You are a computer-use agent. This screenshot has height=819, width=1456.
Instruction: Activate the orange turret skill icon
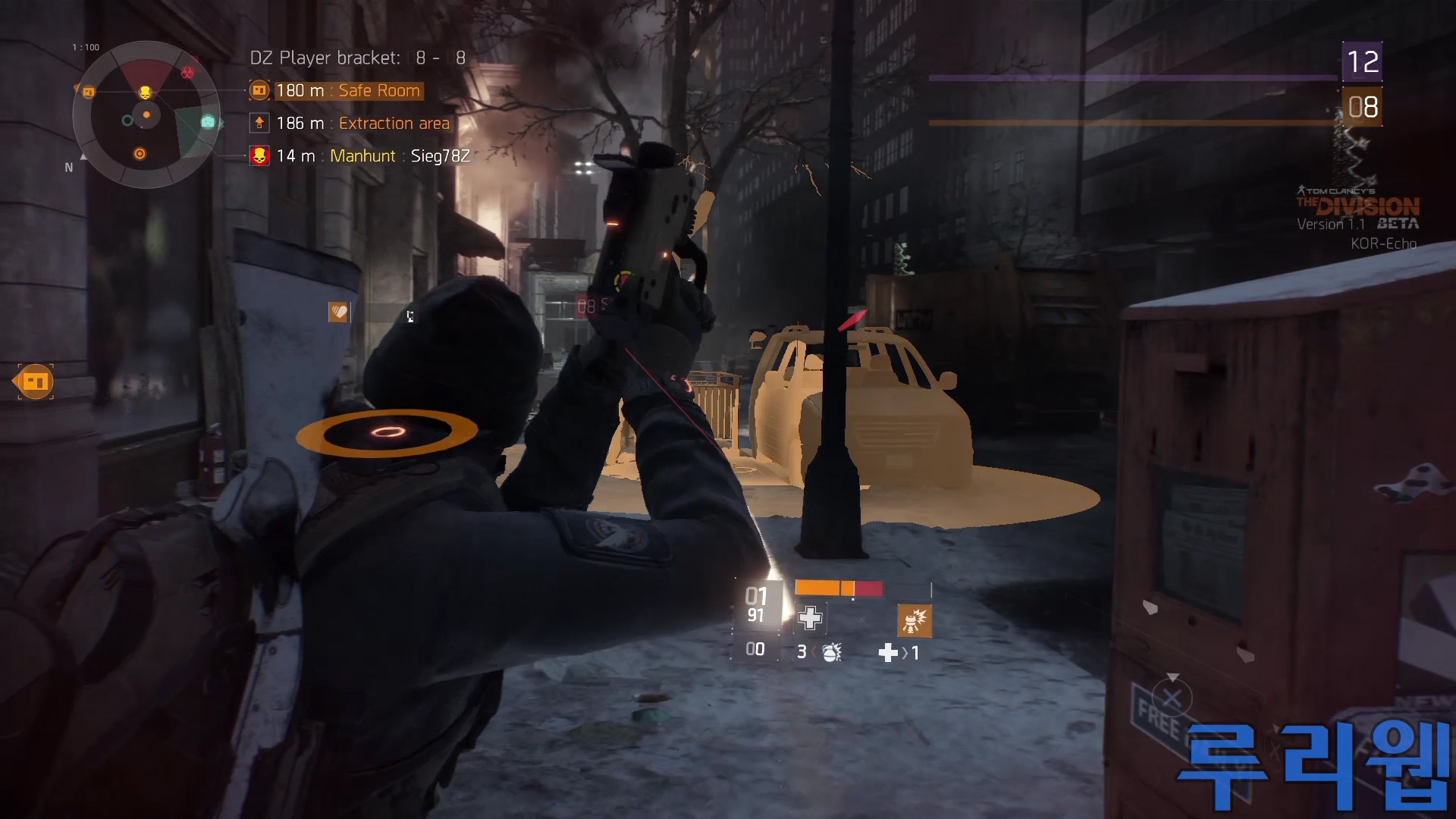click(914, 620)
